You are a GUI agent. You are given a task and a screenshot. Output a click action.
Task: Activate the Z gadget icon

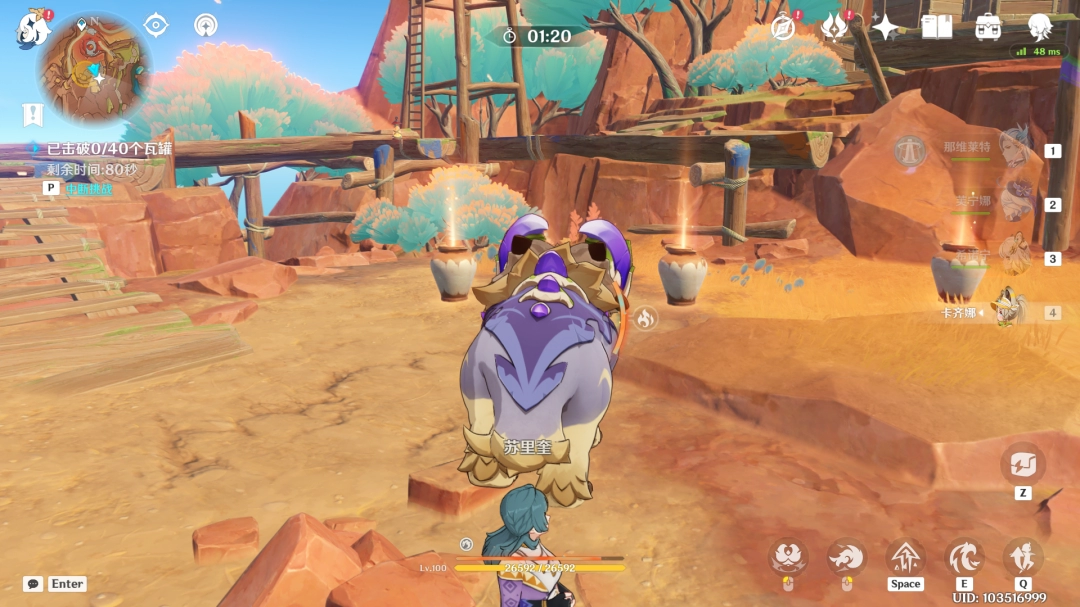pyautogui.click(x=1022, y=464)
